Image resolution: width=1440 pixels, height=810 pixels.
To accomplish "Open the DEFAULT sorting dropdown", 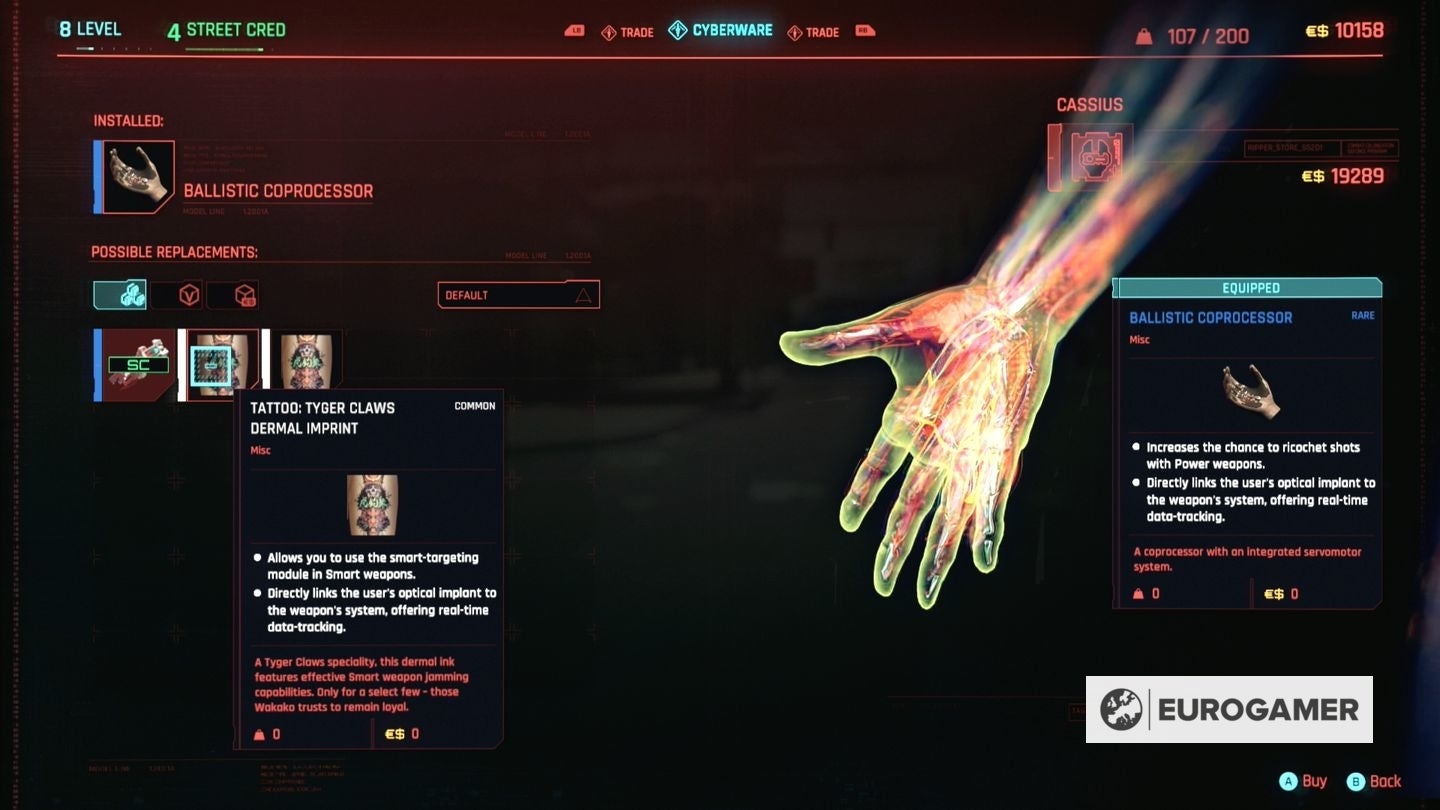I will point(518,293).
